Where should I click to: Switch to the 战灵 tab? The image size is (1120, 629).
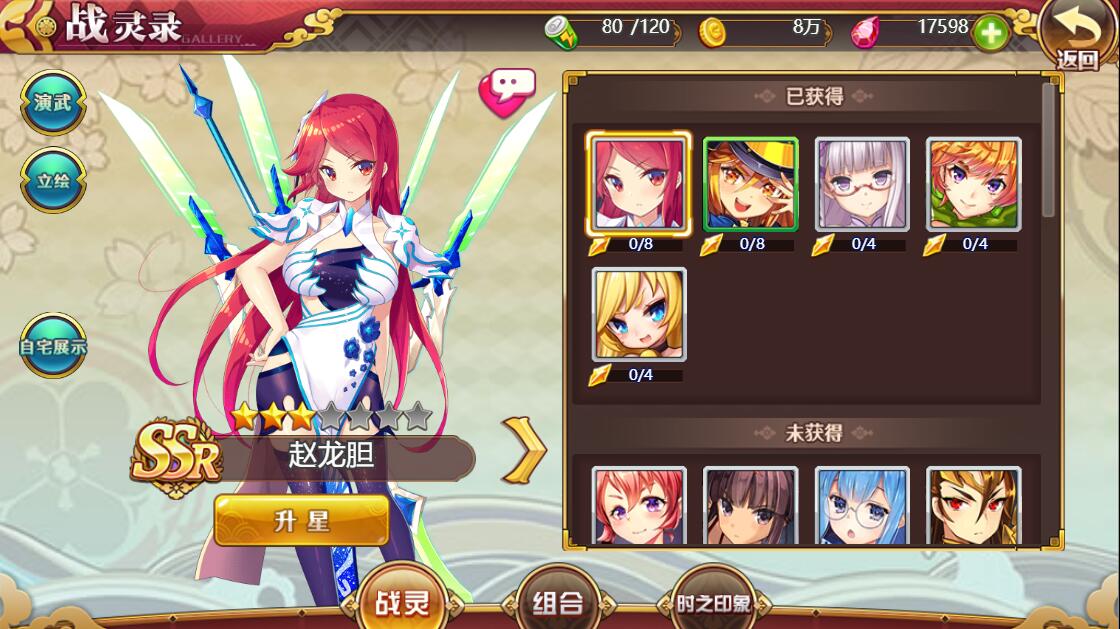pyautogui.click(x=402, y=603)
